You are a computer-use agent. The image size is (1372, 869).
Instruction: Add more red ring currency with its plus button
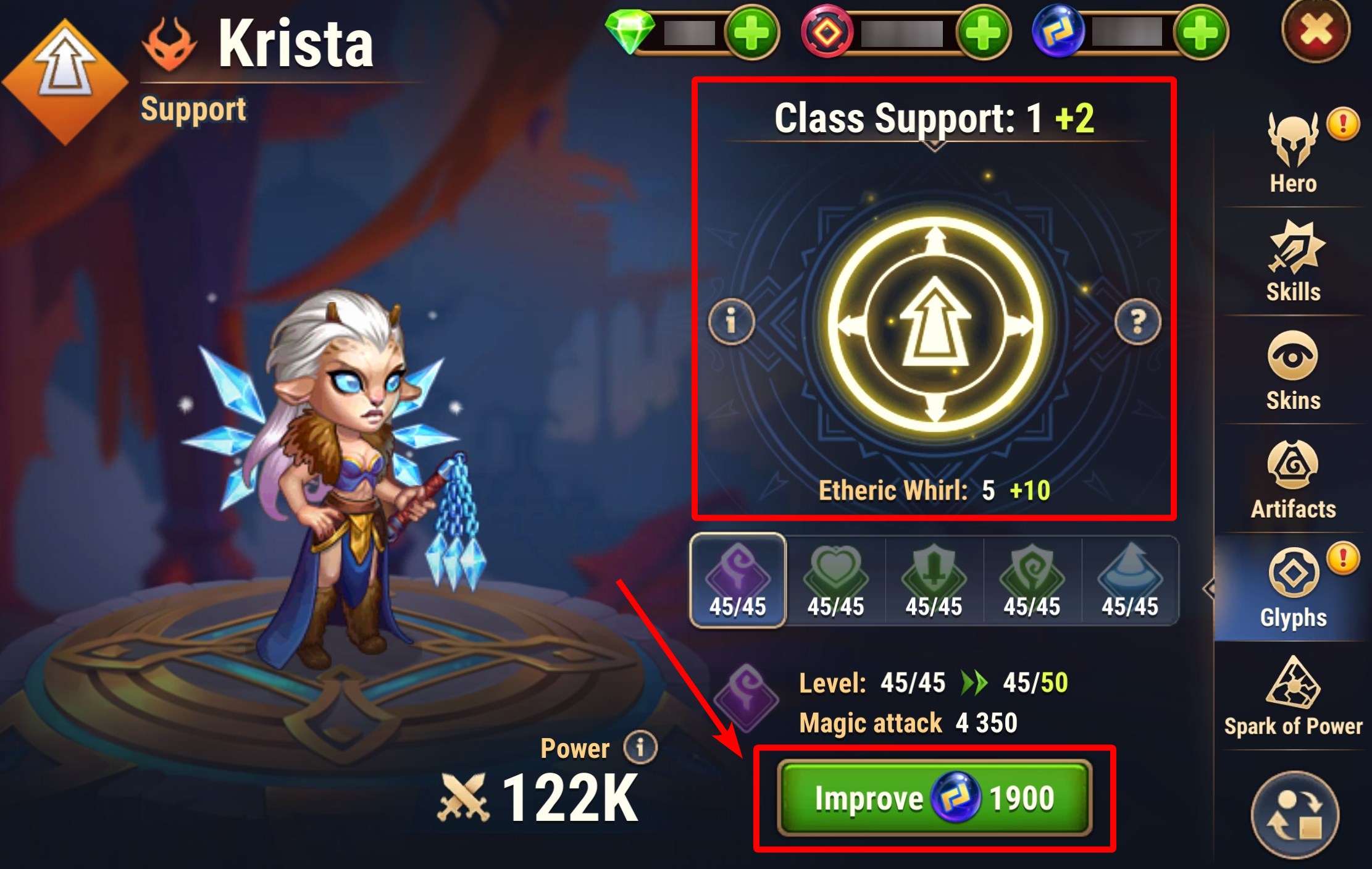(x=983, y=32)
